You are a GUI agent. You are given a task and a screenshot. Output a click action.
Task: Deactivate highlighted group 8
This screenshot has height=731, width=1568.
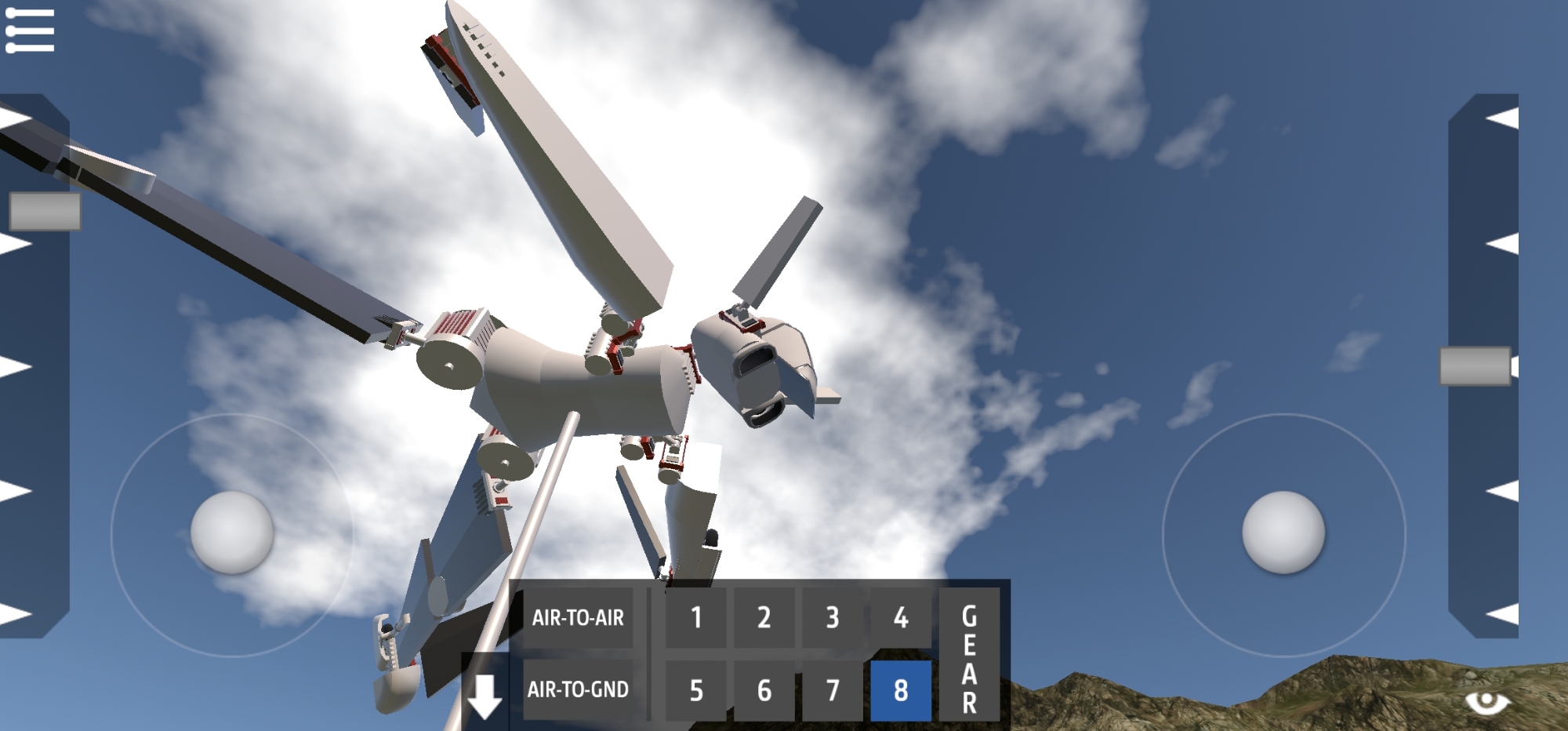(901, 690)
